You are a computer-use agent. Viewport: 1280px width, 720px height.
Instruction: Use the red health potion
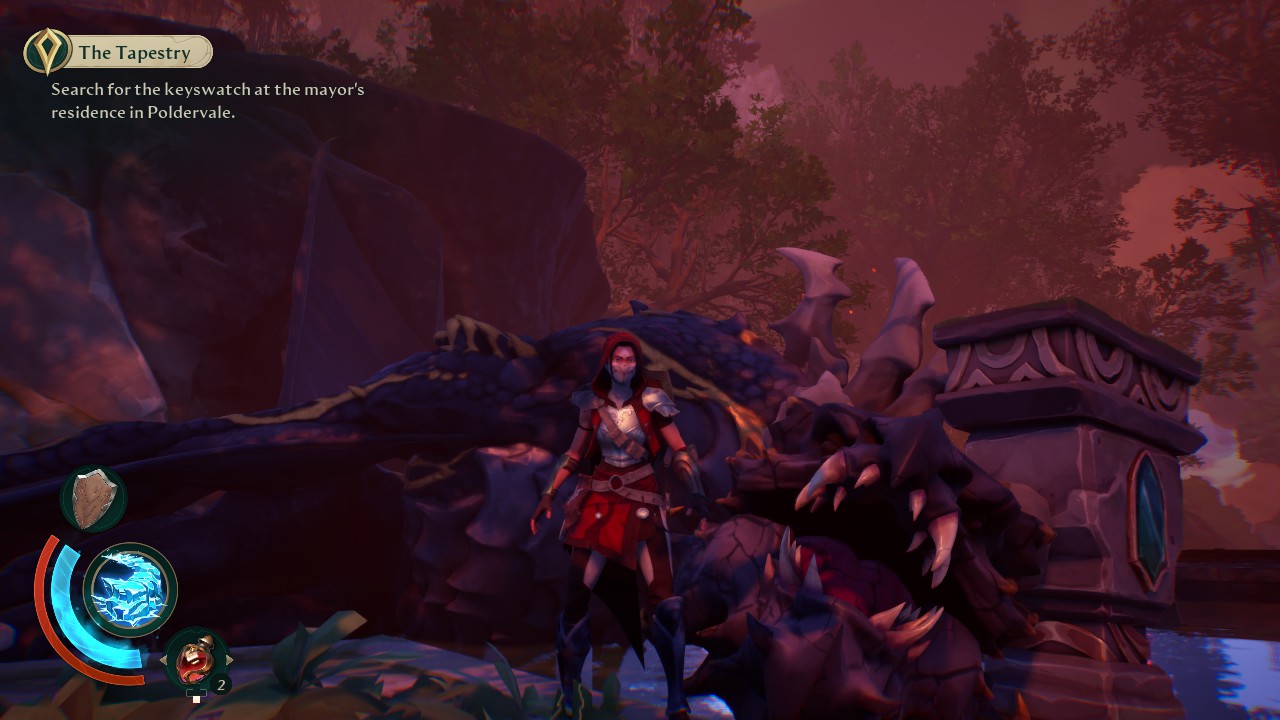tap(196, 659)
